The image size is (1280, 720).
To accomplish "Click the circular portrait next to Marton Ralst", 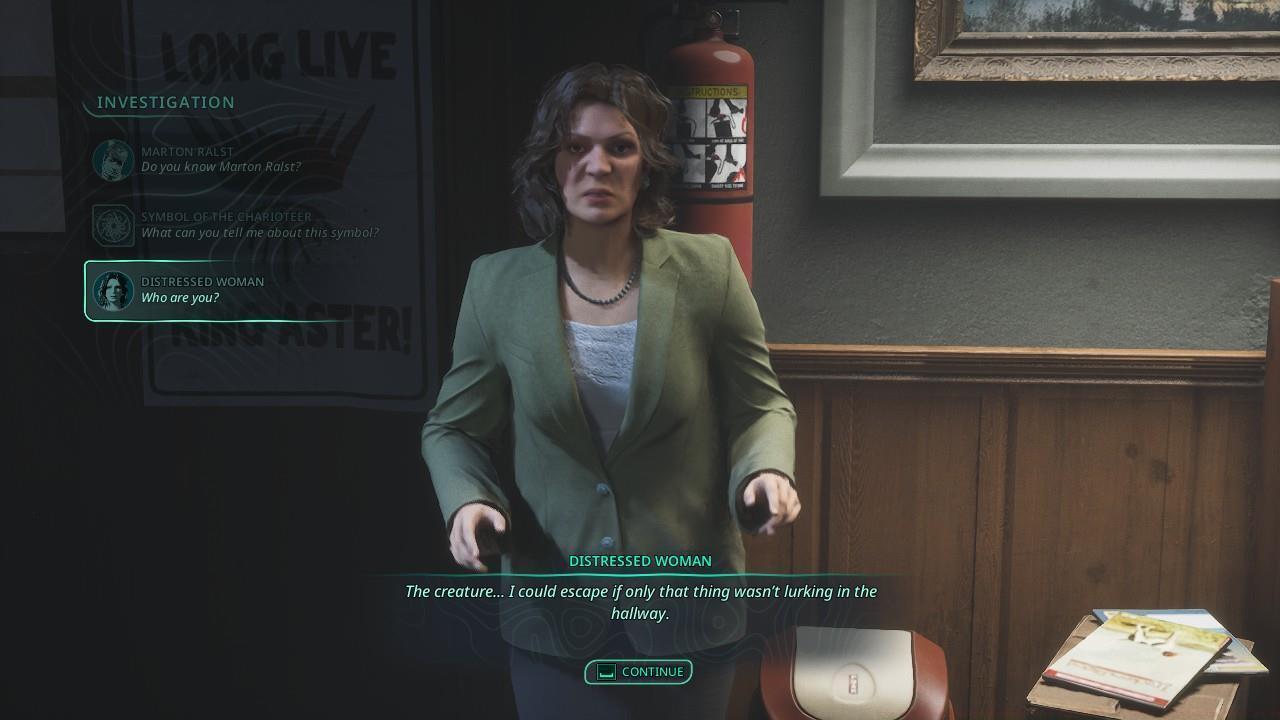I will [x=114, y=159].
